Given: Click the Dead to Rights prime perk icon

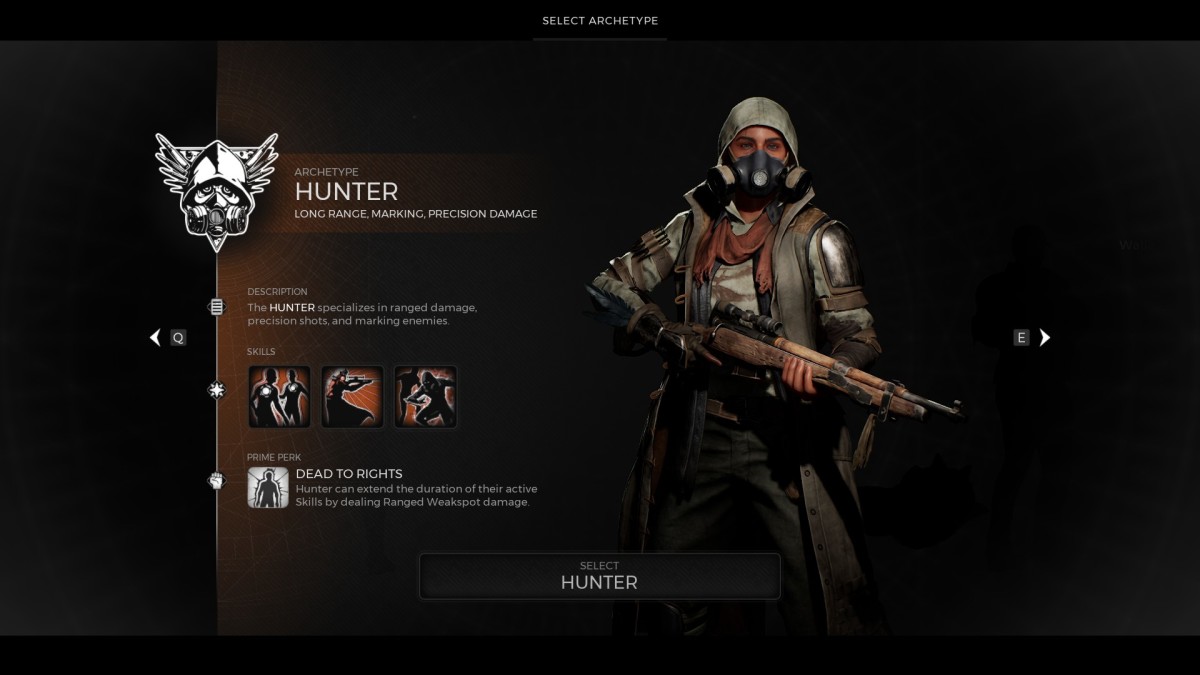Looking at the screenshot, I should 268,487.
